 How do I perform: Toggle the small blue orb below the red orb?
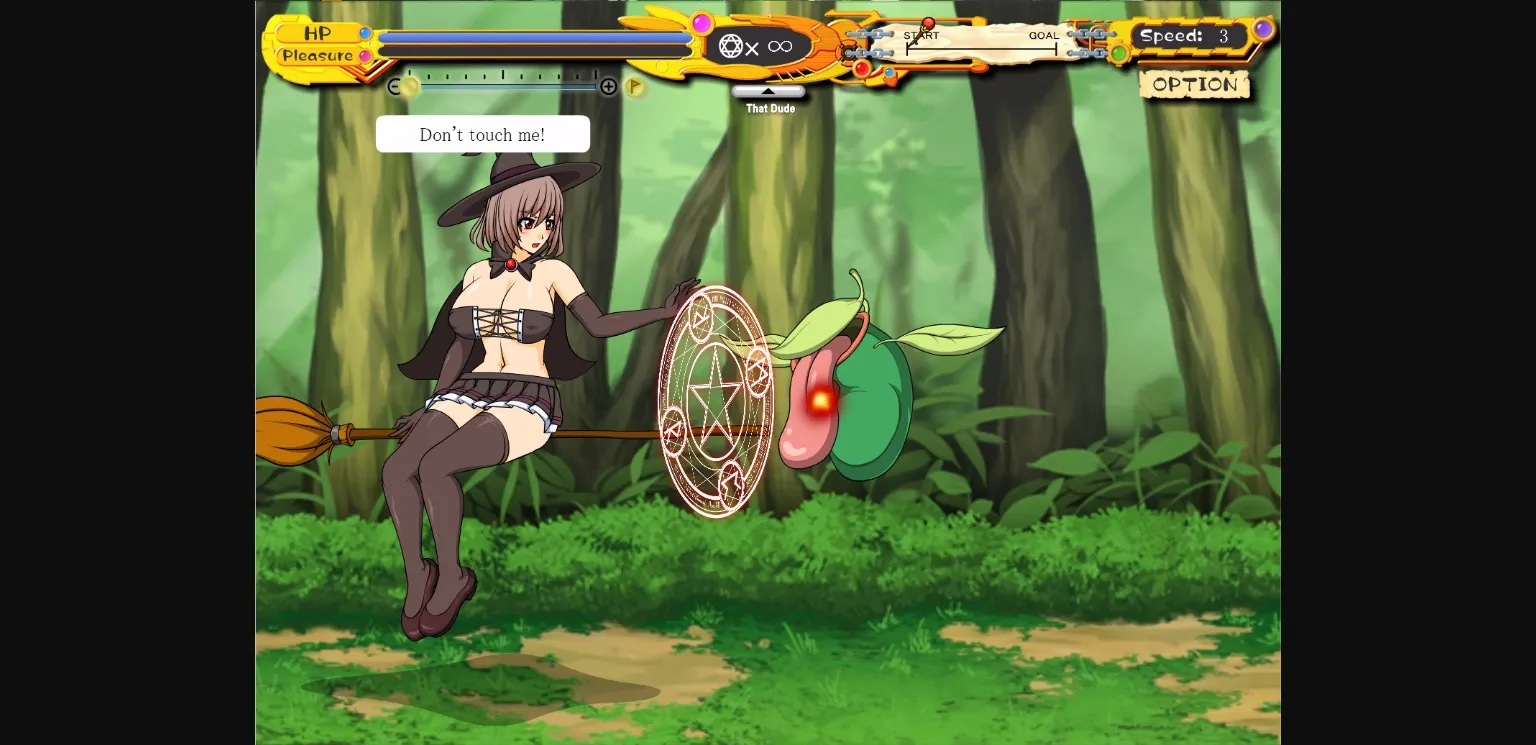pos(889,74)
